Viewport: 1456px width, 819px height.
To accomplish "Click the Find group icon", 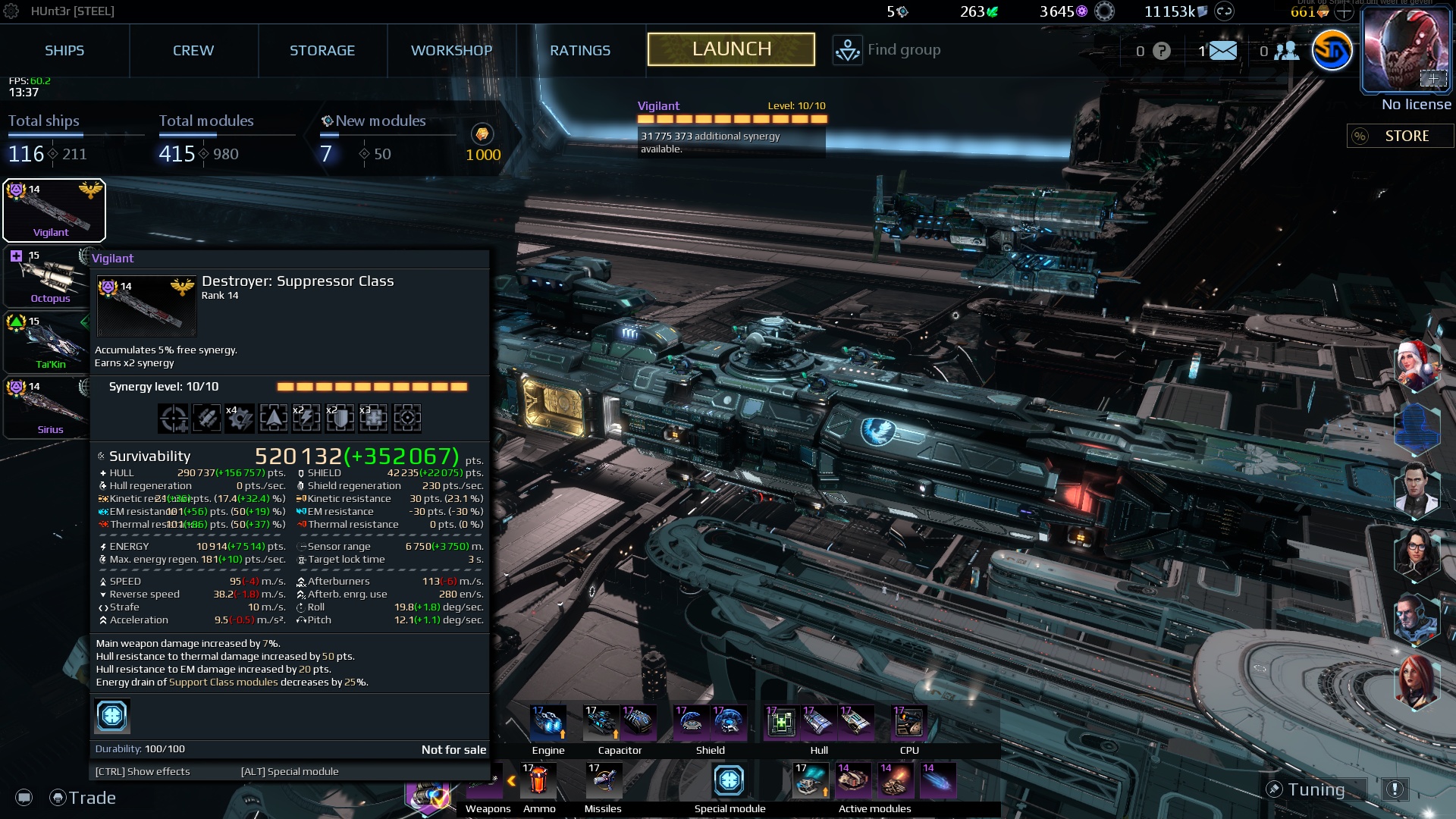I will [847, 49].
